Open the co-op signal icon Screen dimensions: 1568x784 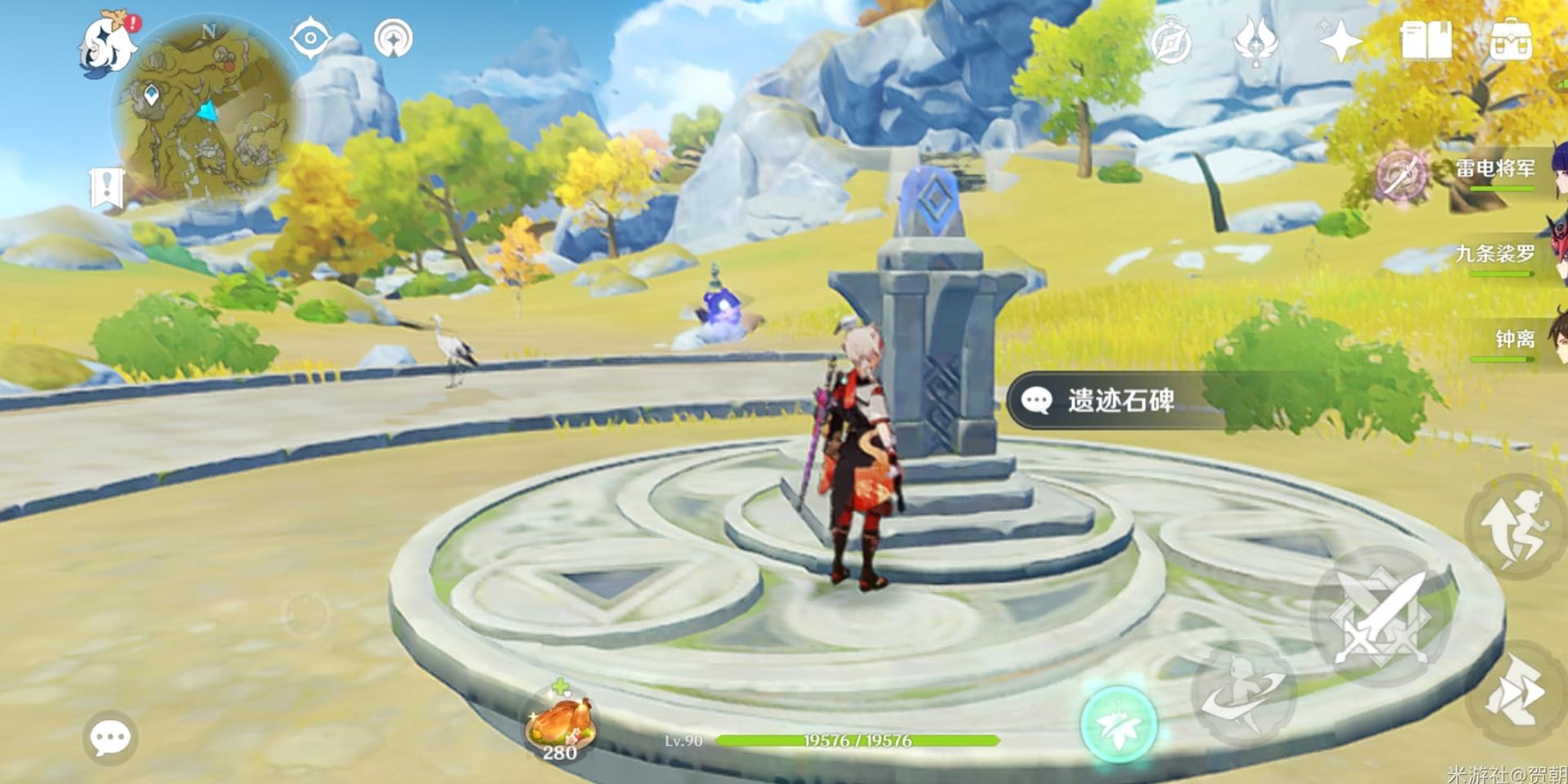pyautogui.click(x=393, y=38)
